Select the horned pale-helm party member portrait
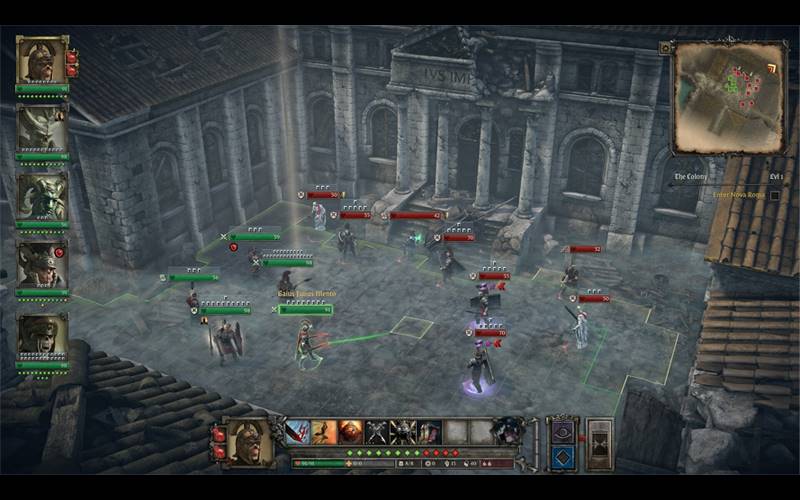This screenshot has height=500, width=800. pyautogui.click(x=42, y=128)
